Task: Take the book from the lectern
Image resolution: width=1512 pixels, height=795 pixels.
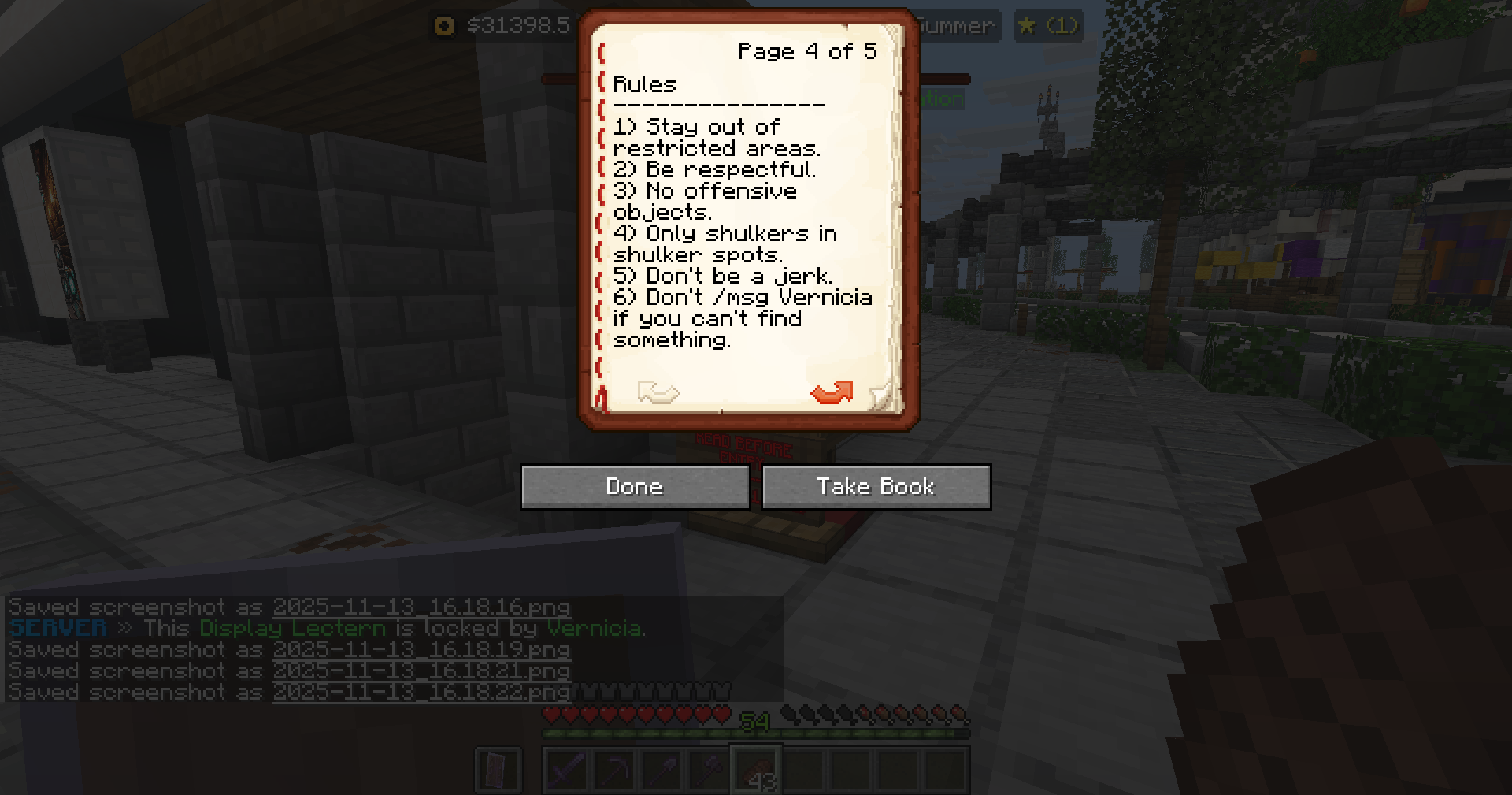Action: point(876,486)
